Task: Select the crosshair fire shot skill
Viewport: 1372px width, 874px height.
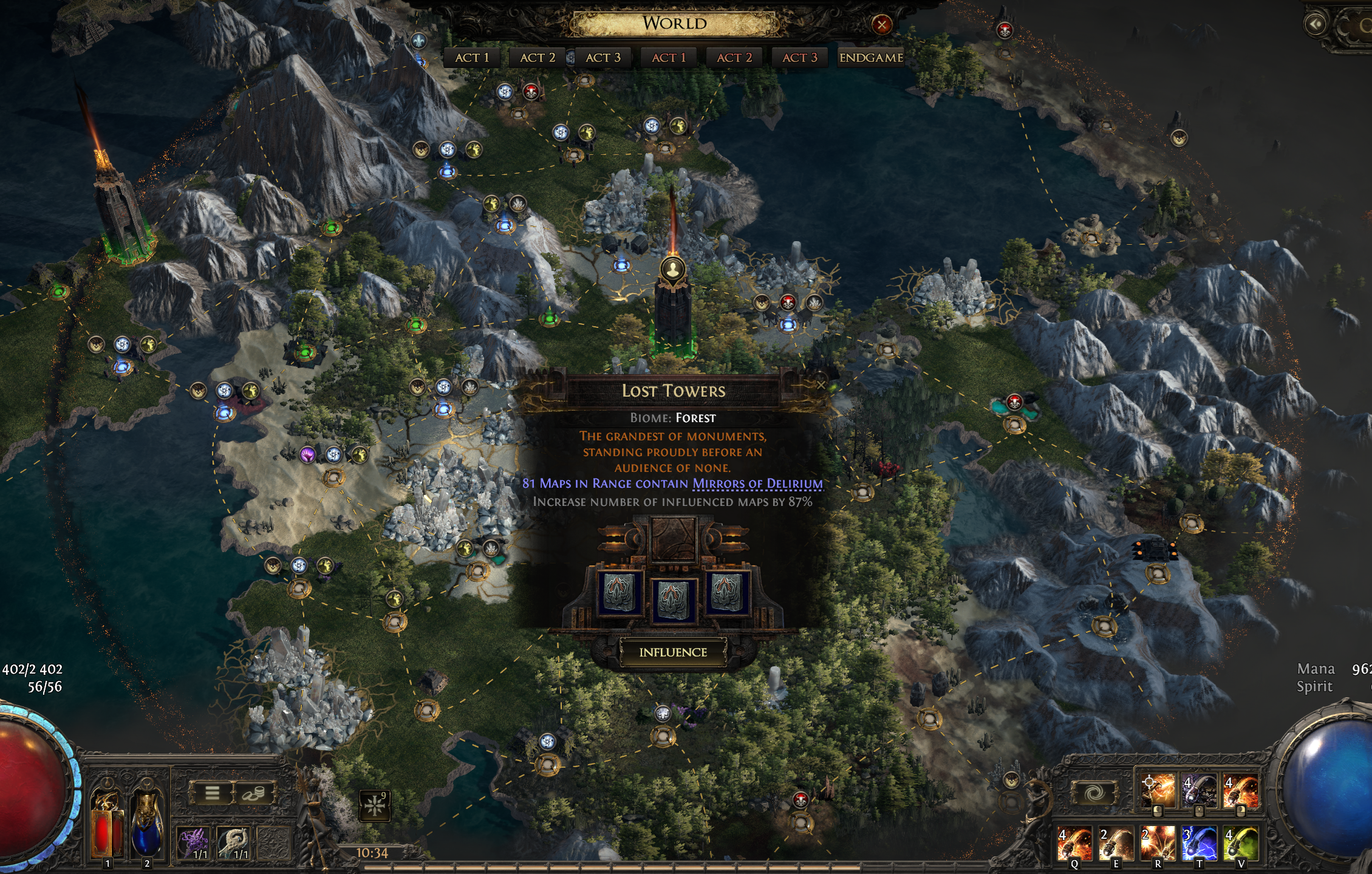Action: point(1157,791)
